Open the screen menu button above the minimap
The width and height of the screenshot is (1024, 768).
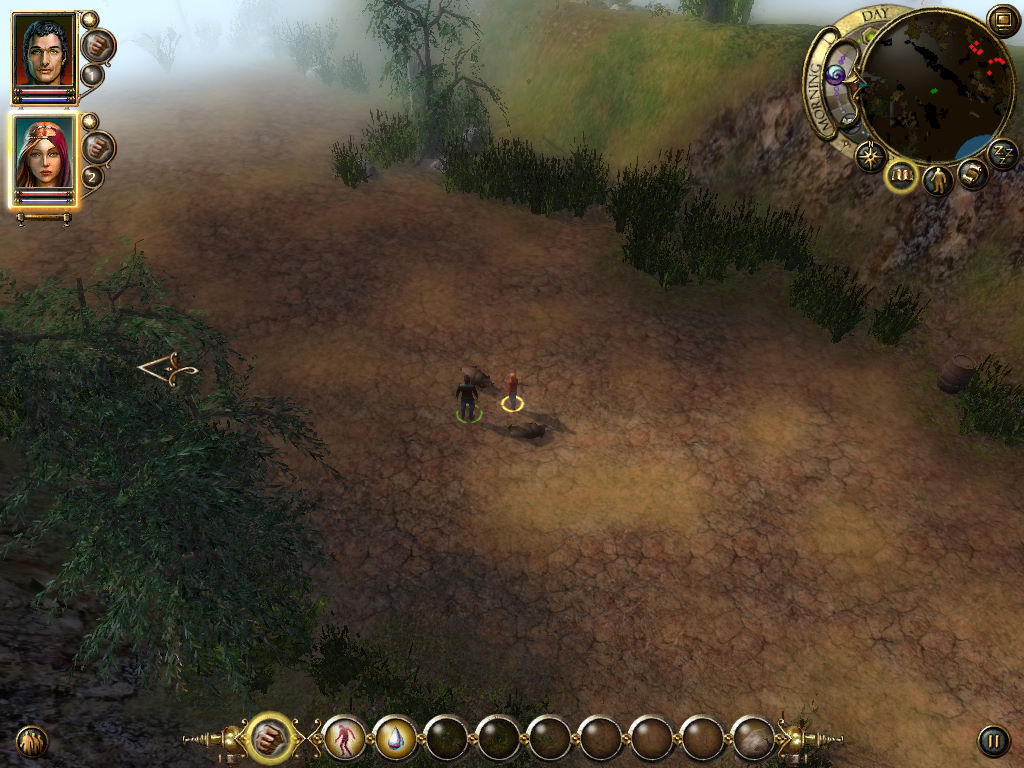(1002, 20)
